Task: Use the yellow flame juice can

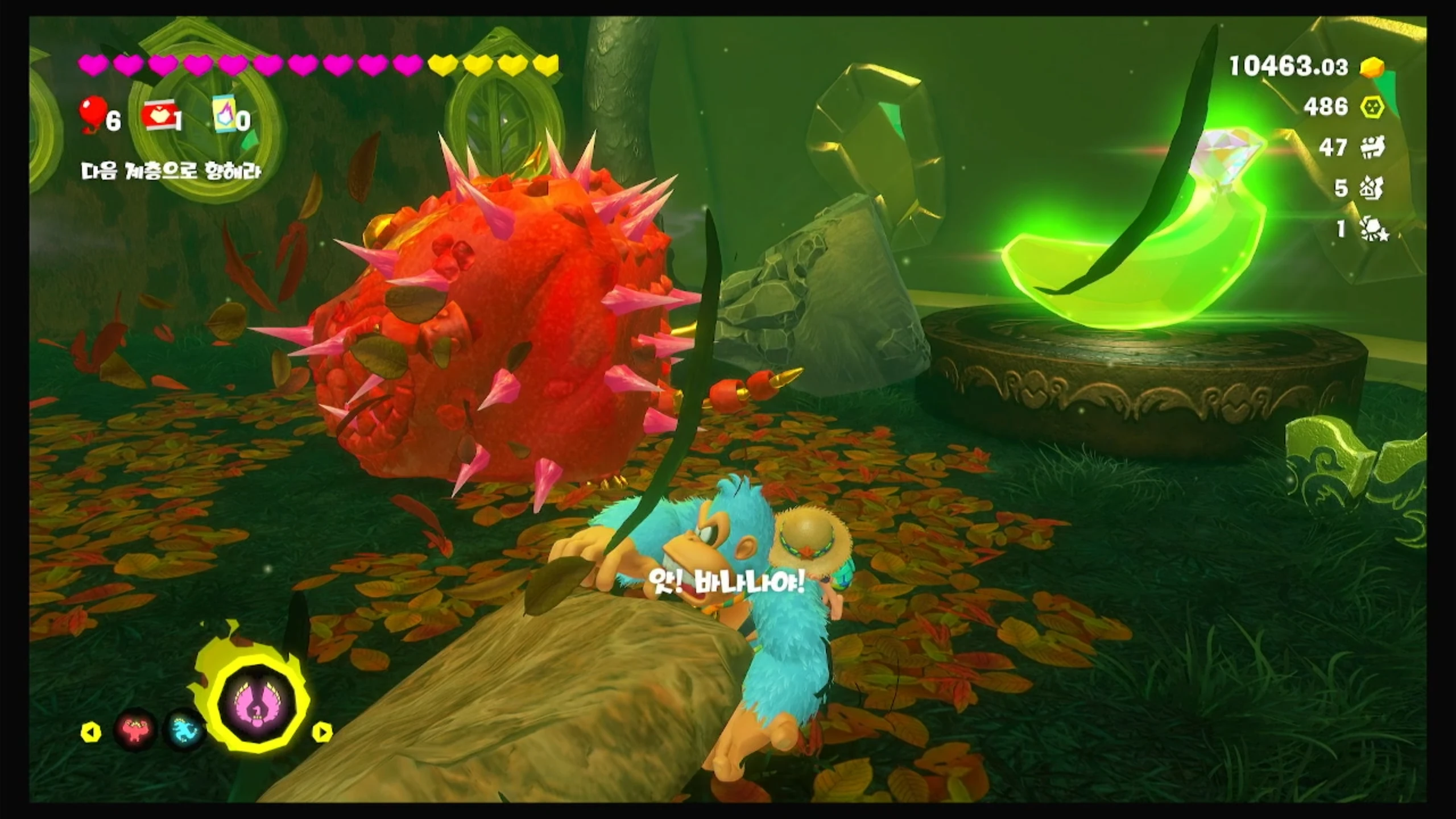Action: pyautogui.click(x=225, y=114)
